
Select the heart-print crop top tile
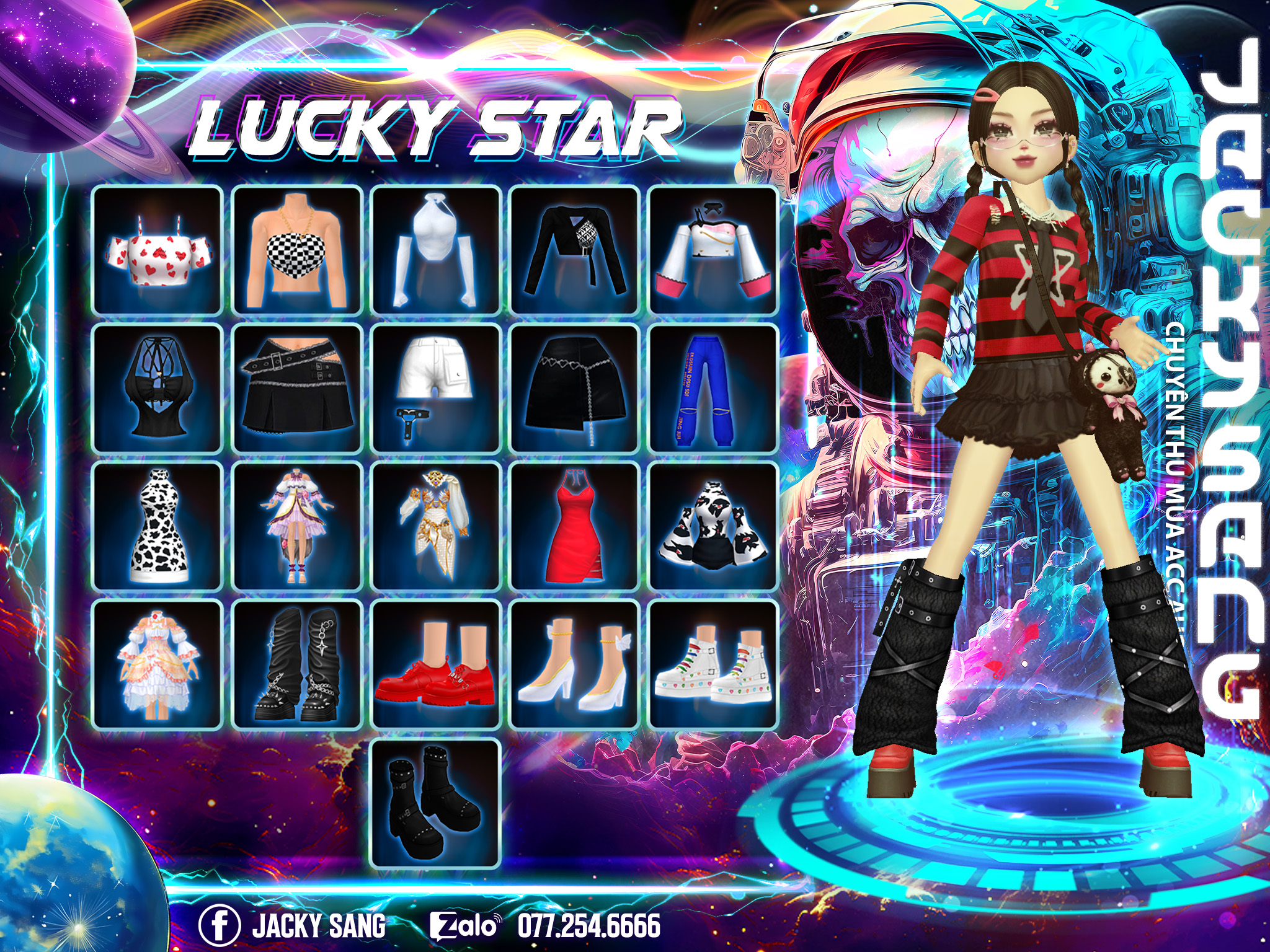[x=158, y=250]
